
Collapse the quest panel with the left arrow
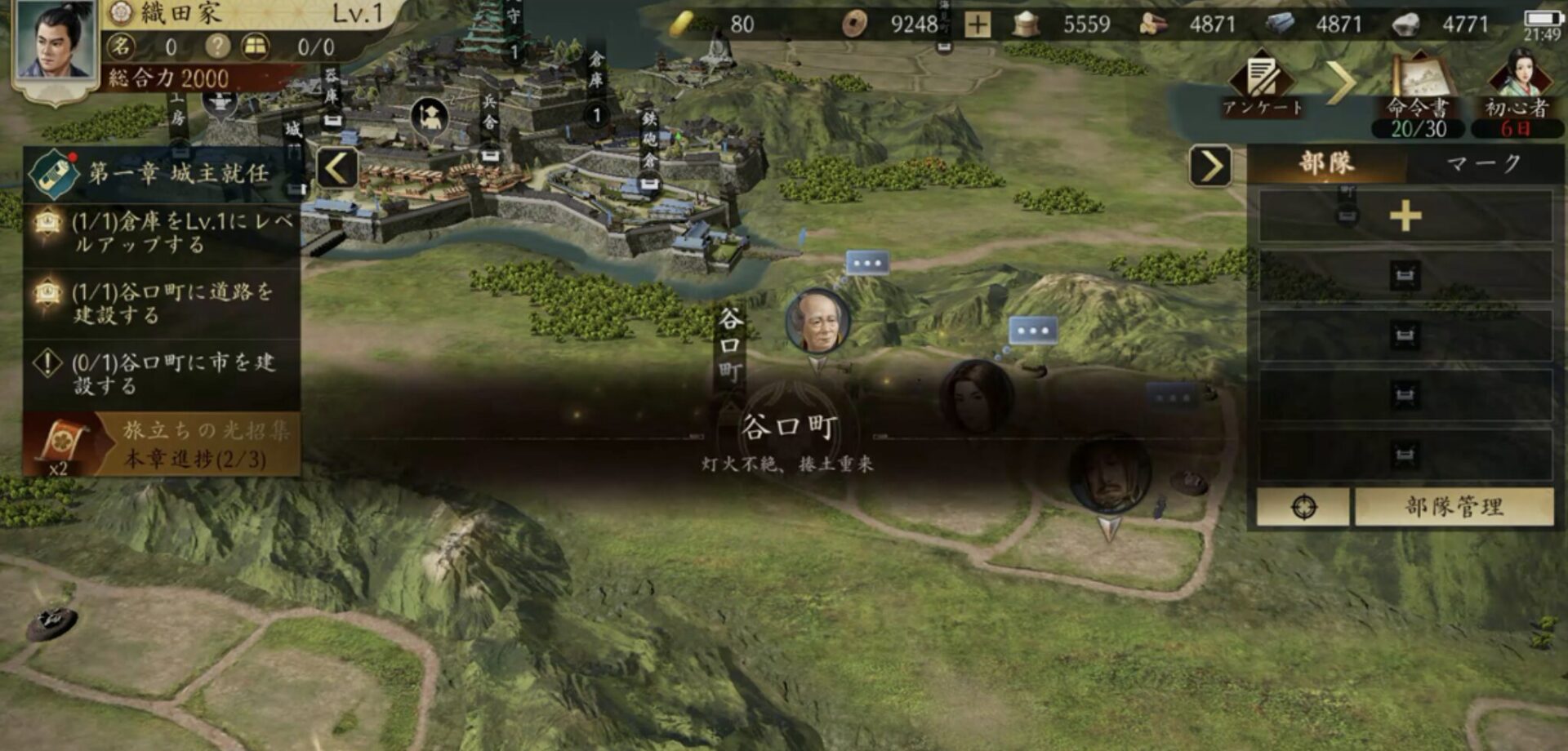pyautogui.click(x=336, y=169)
